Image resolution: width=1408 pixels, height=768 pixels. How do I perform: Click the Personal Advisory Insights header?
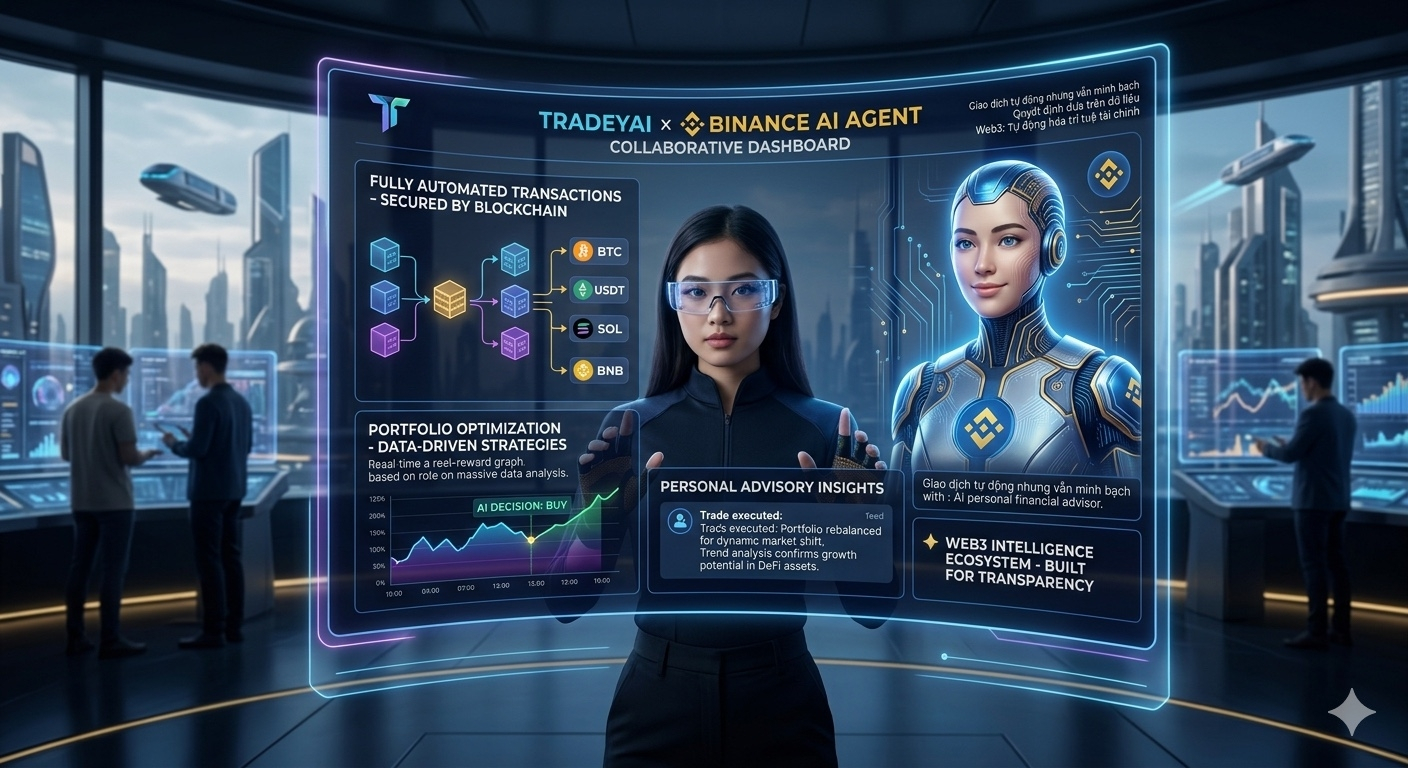772,487
